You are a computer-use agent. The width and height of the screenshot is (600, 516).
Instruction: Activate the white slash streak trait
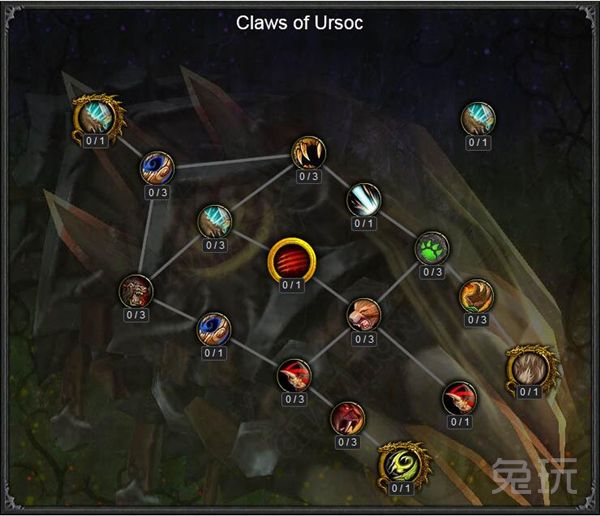tap(363, 199)
